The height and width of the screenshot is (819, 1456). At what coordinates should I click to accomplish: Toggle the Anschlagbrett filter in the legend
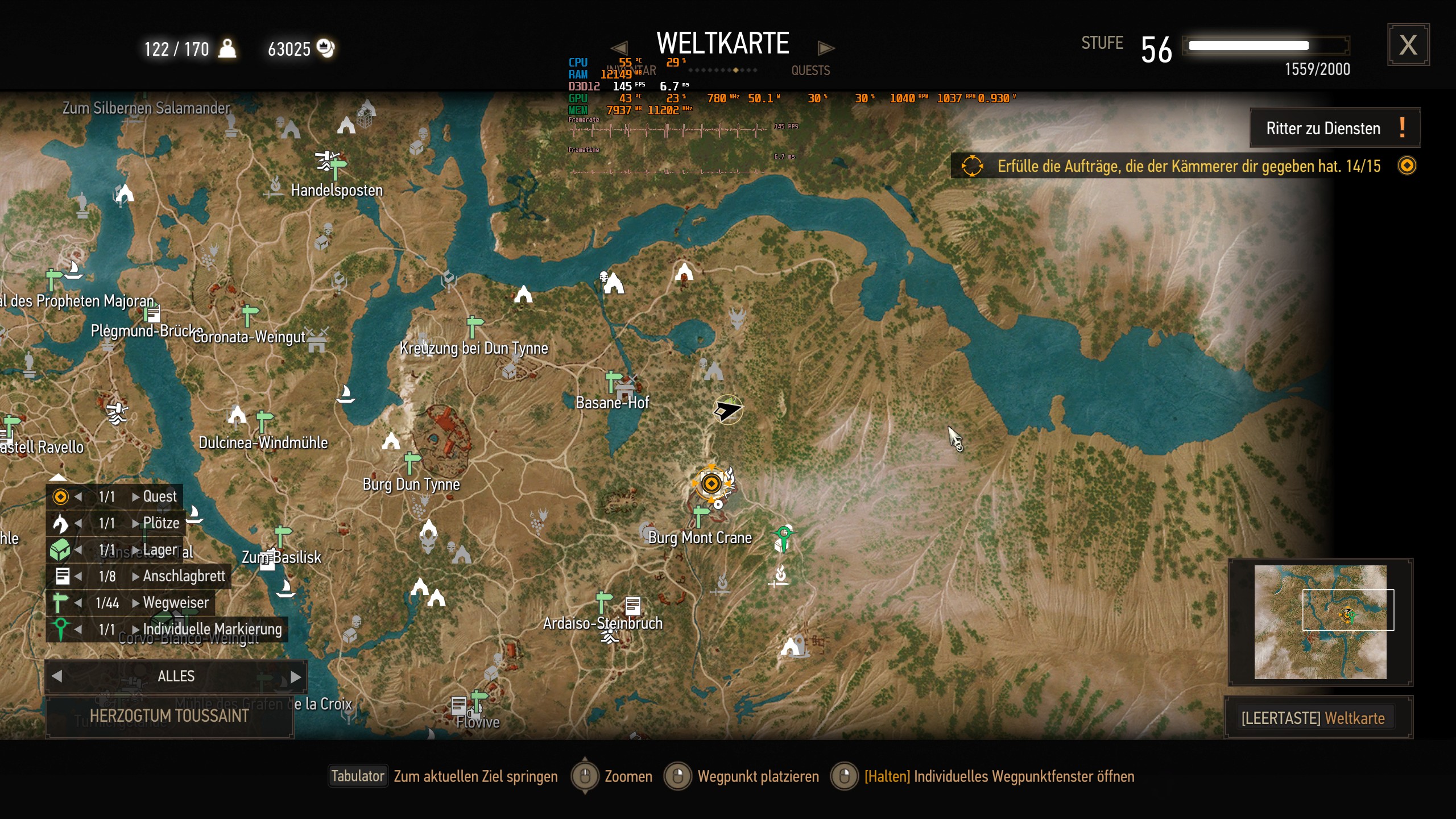click(63, 576)
